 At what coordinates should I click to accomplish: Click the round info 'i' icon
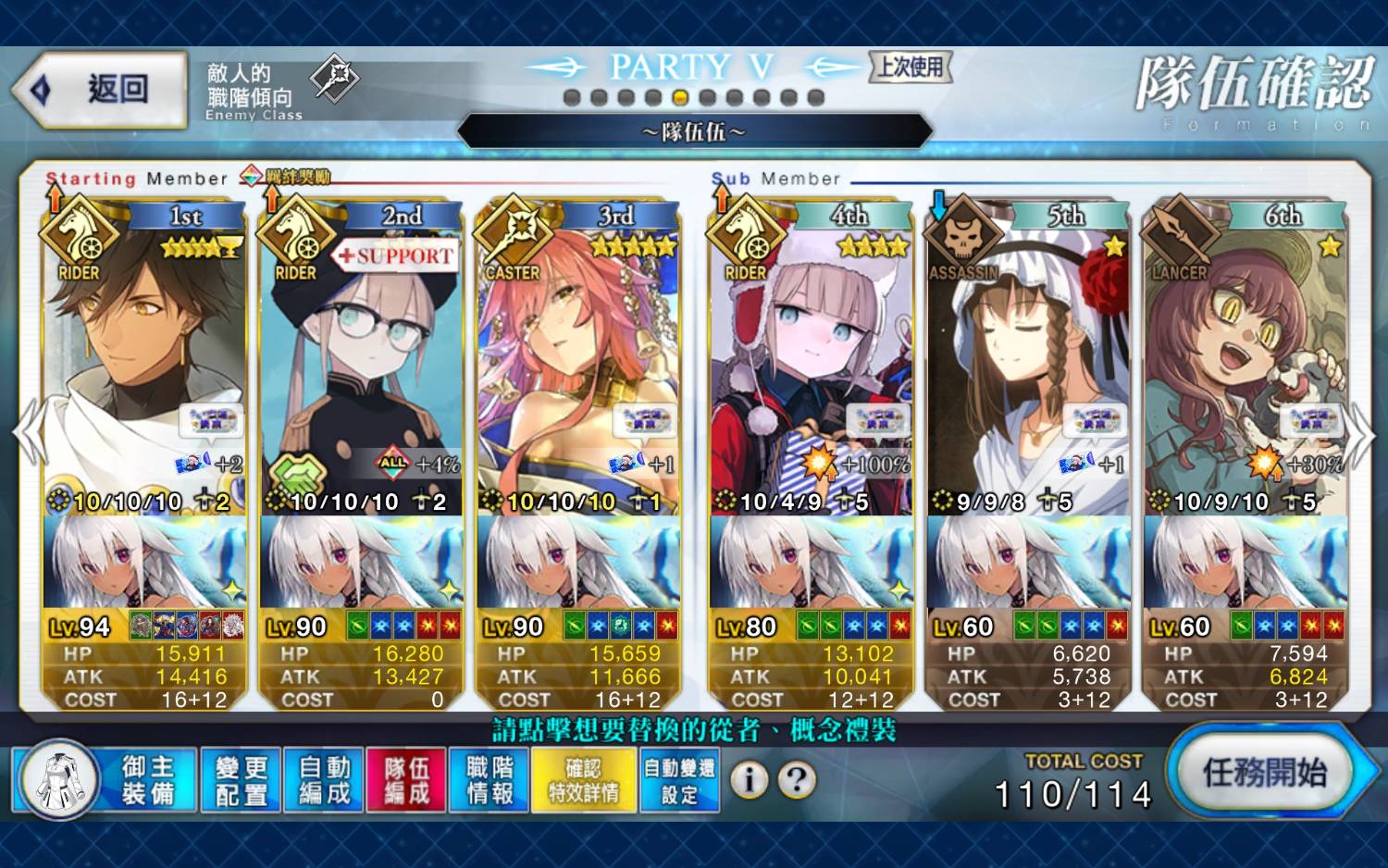coord(750,780)
